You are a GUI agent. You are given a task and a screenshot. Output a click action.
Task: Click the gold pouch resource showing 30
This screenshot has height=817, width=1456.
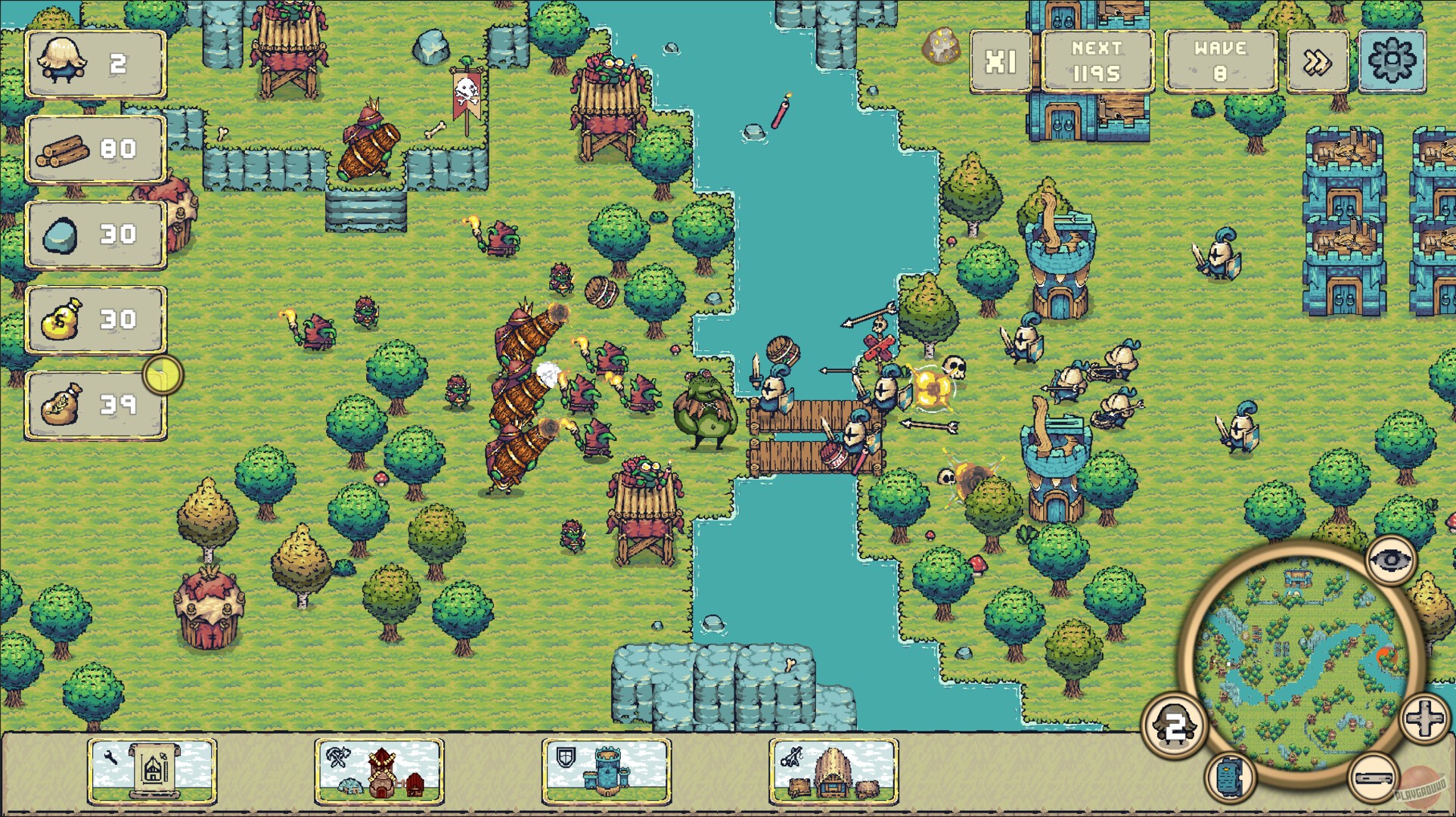tap(95, 315)
